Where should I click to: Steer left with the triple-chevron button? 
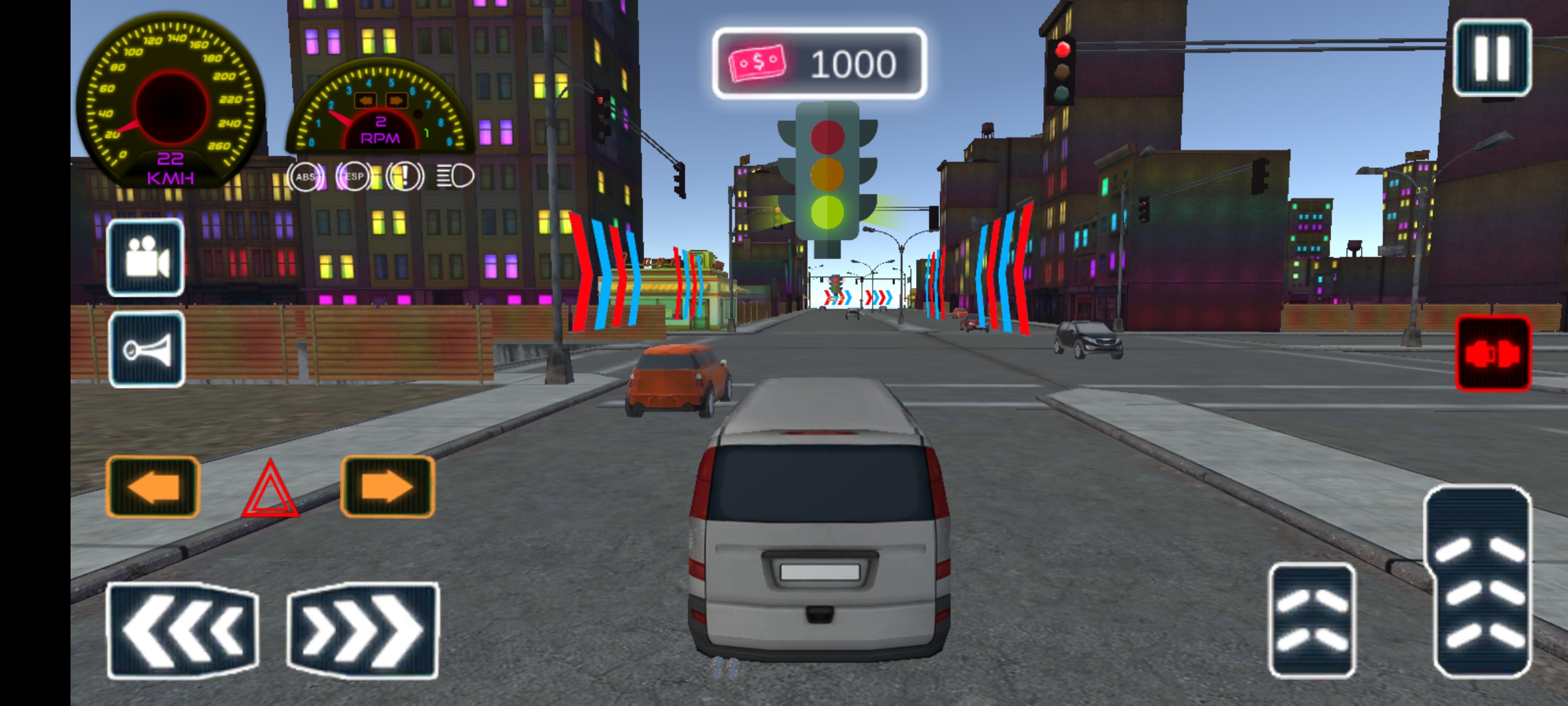pos(182,630)
